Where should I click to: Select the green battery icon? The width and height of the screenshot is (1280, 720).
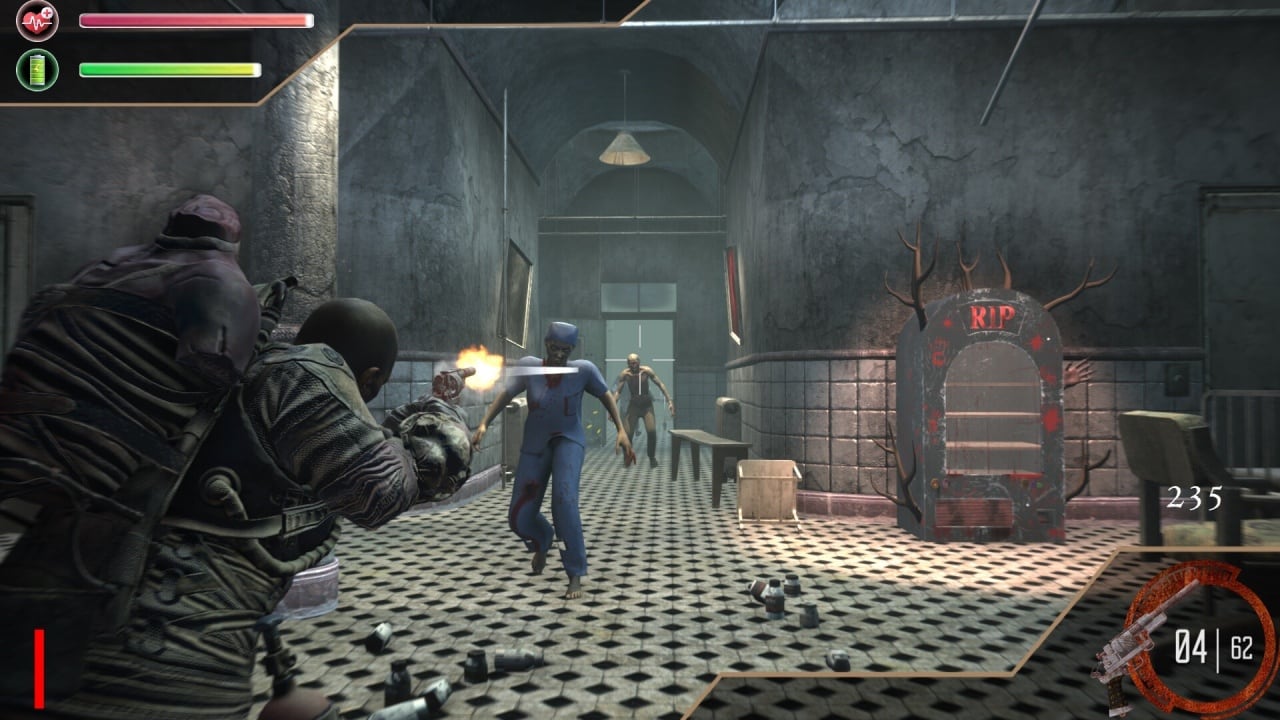tap(37, 70)
